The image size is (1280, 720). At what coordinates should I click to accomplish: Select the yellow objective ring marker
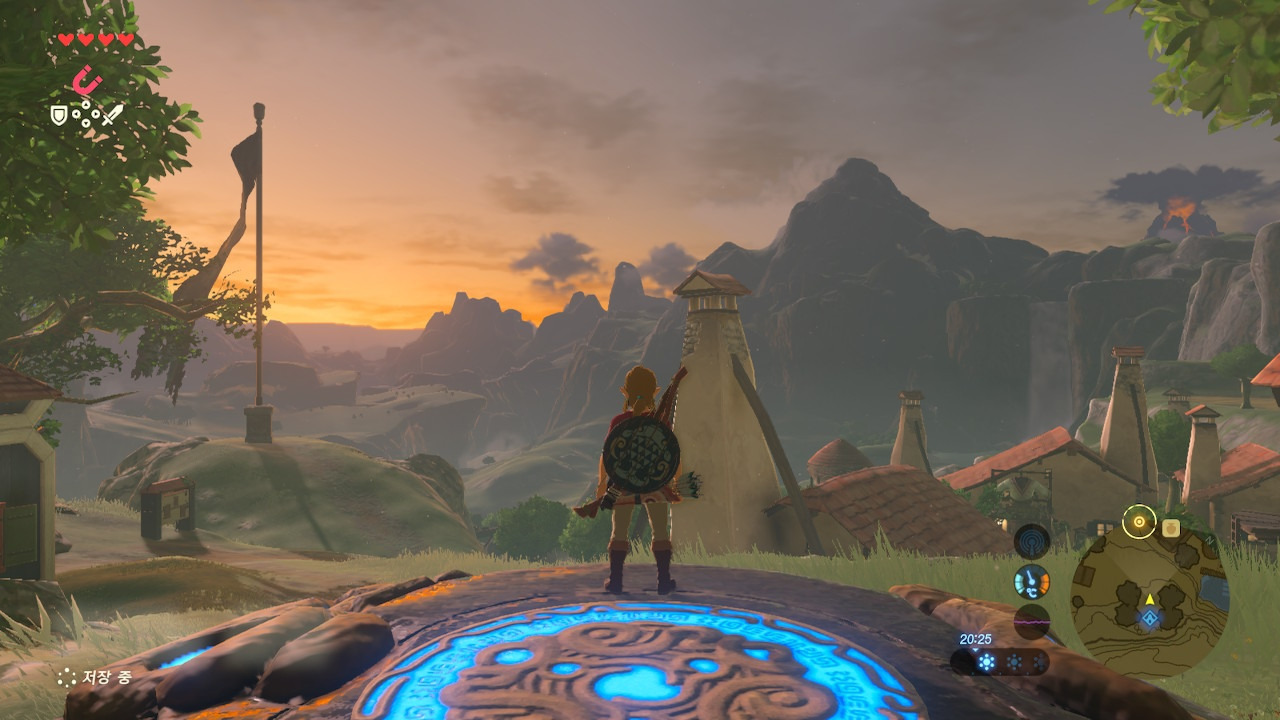(1138, 521)
